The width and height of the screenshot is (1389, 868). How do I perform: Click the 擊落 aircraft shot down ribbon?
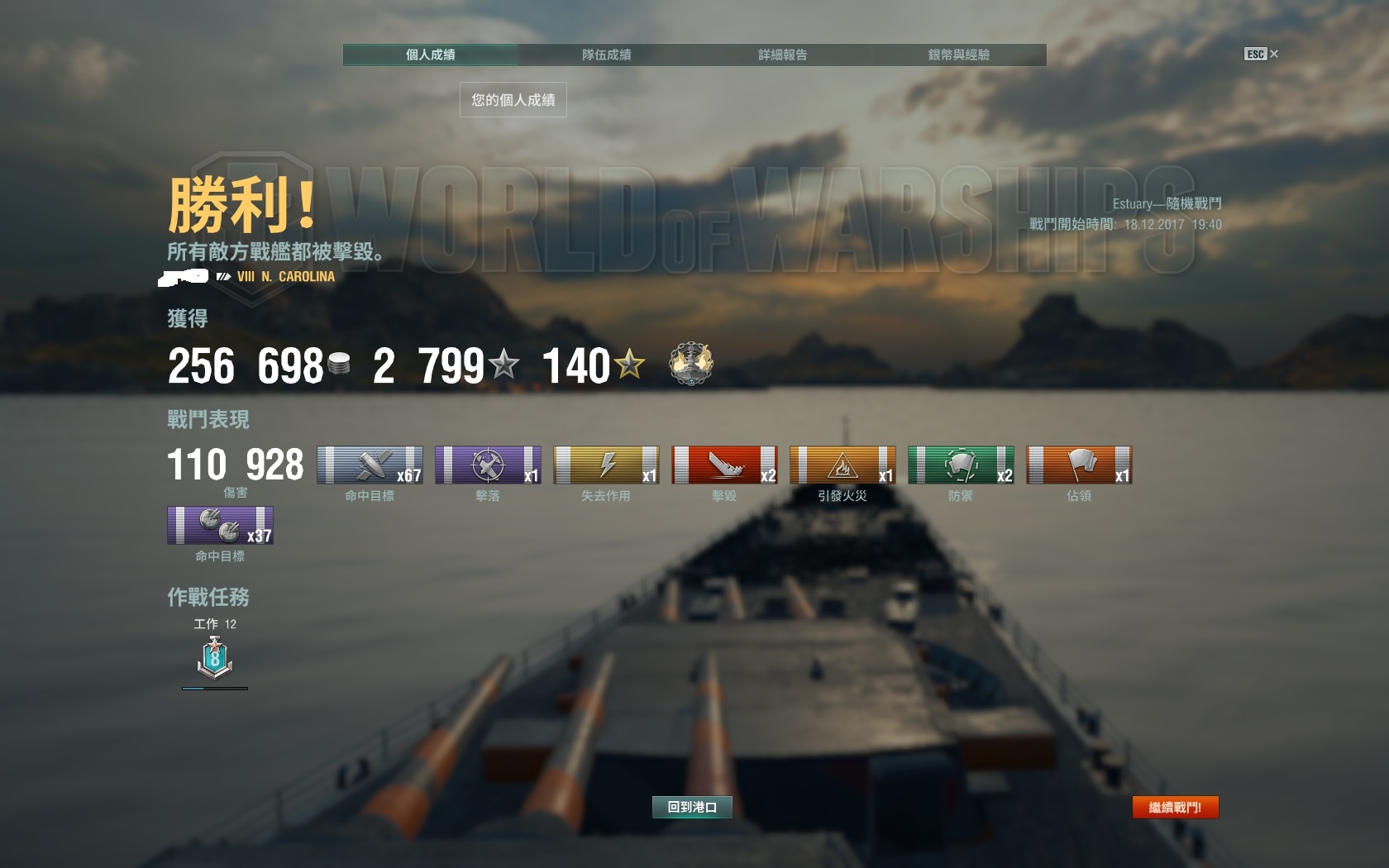pyautogui.click(x=488, y=465)
